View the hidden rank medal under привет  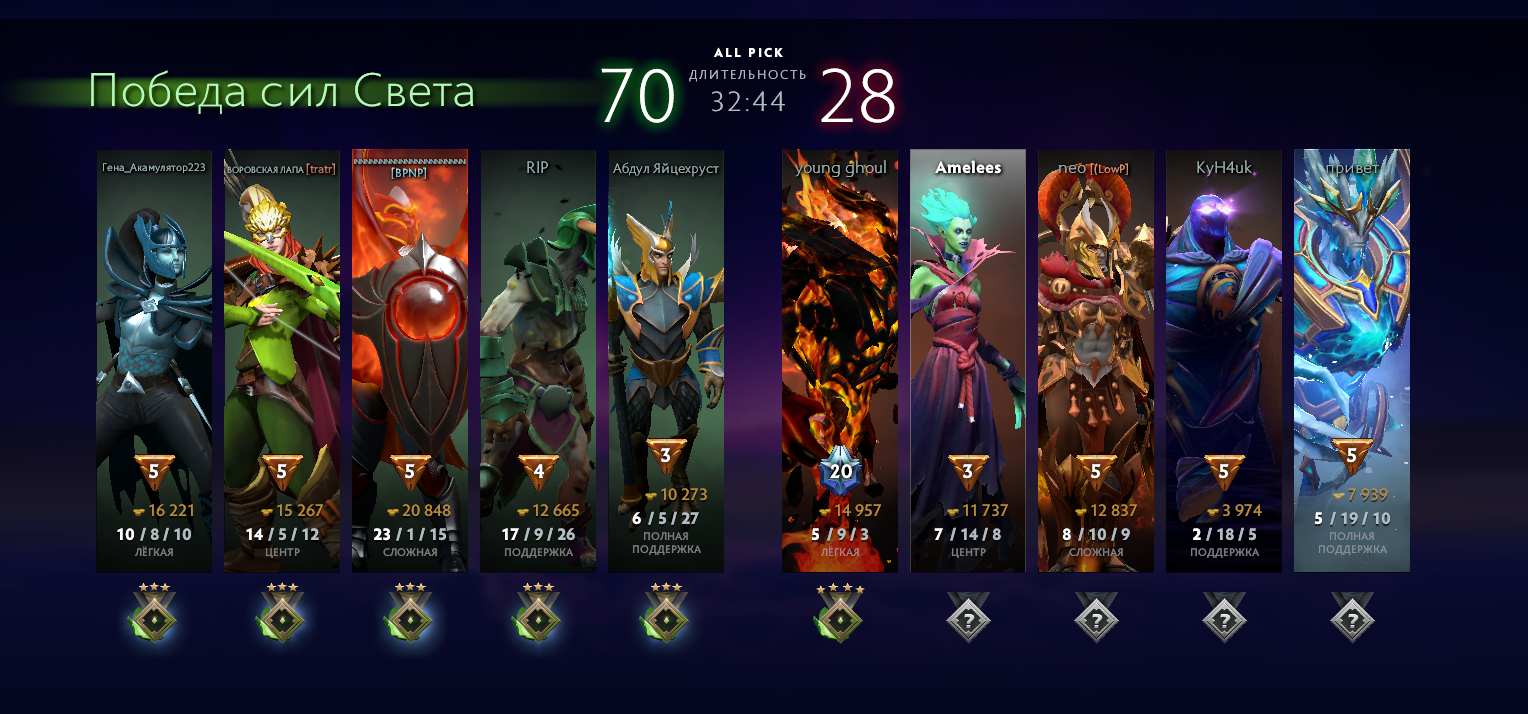(x=1352, y=618)
